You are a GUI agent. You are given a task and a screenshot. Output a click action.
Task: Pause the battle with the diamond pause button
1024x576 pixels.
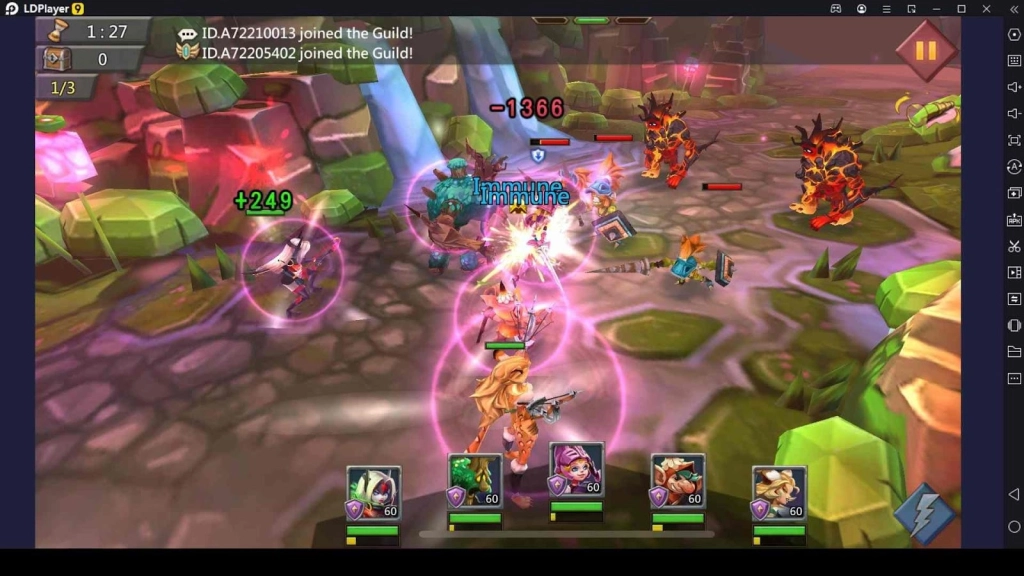coord(925,49)
